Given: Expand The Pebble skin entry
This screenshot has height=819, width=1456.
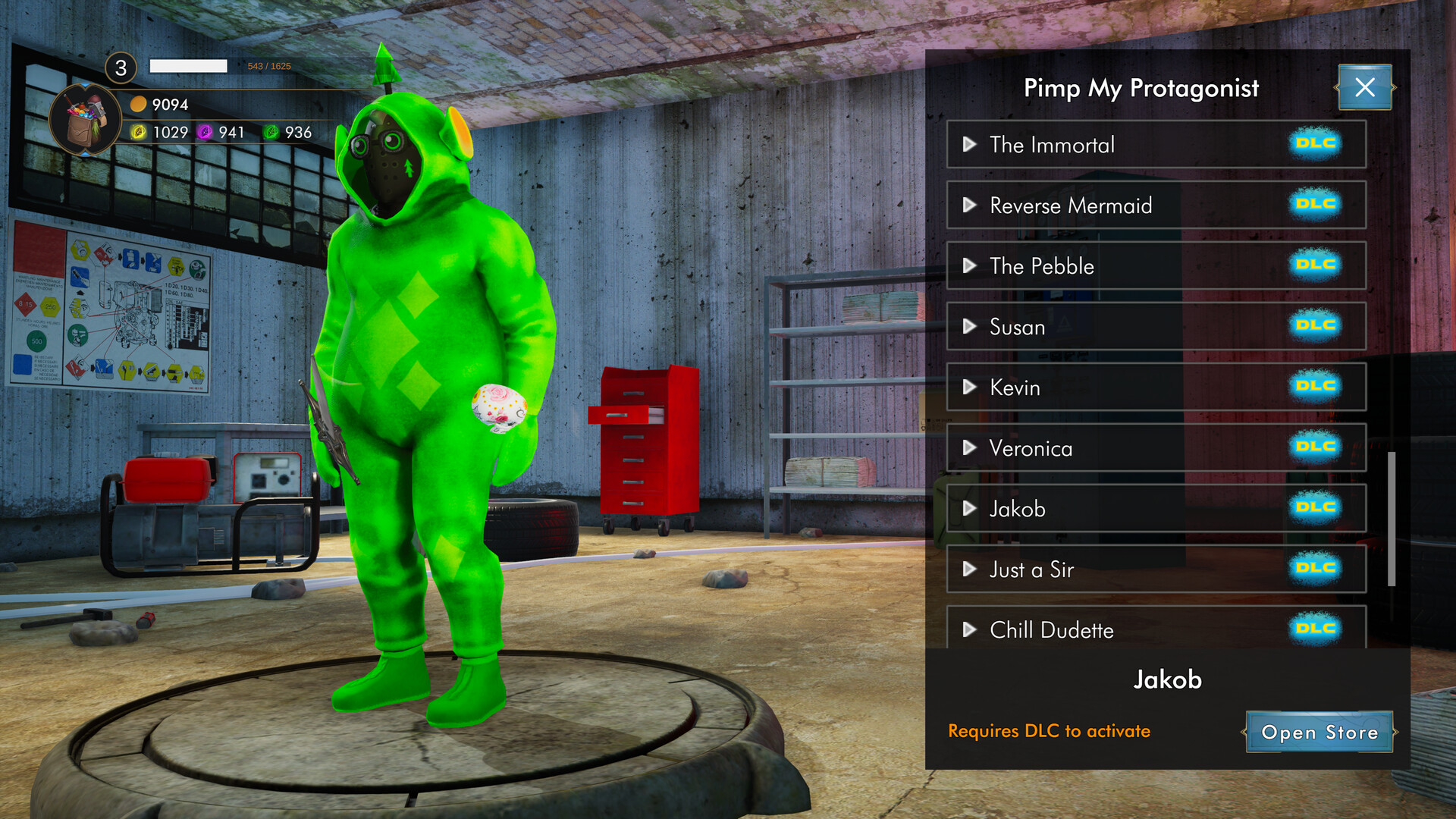Looking at the screenshot, I should coord(970,266).
